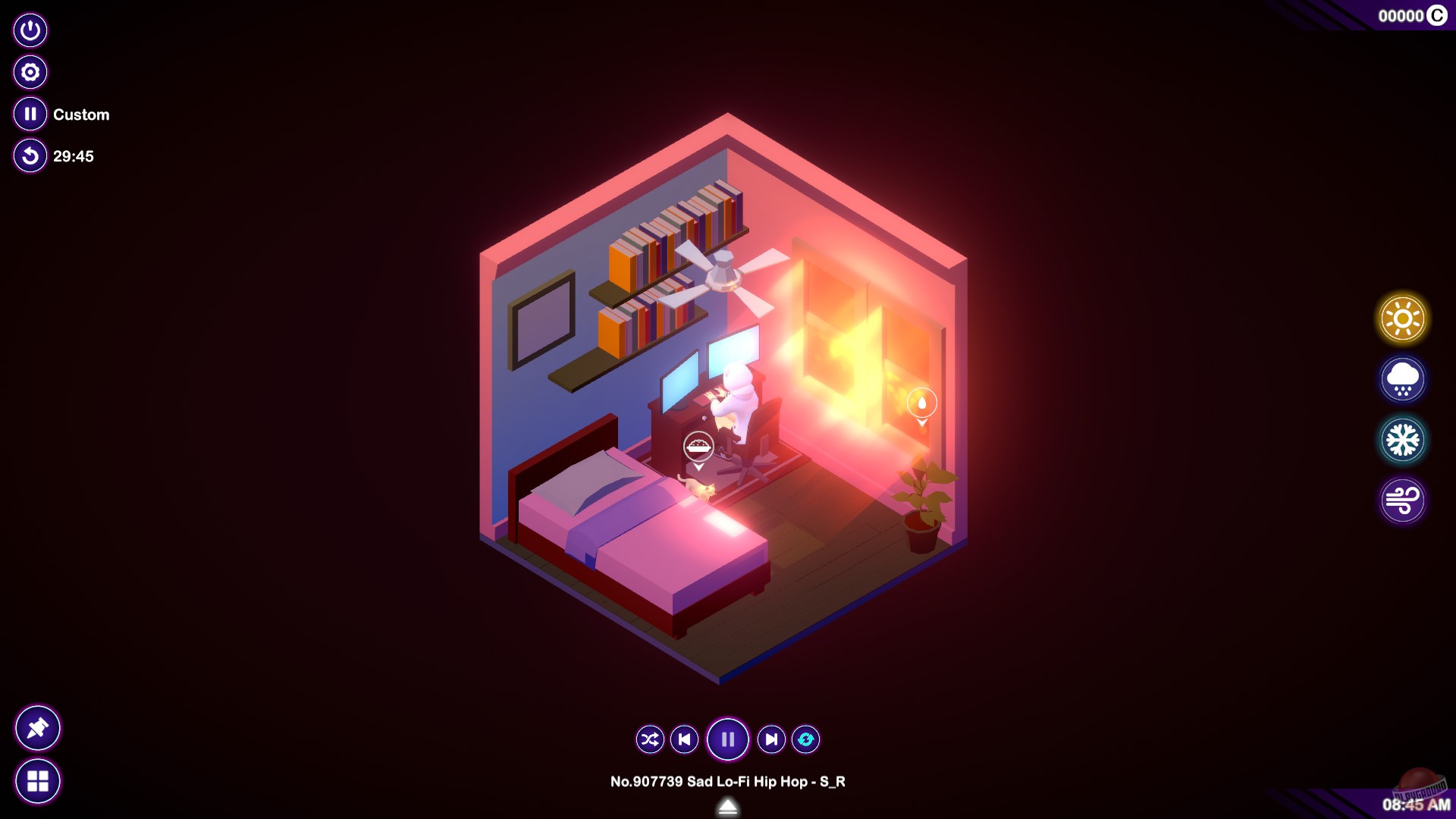Open the food bowl marker in the room
The height and width of the screenshot is (819, 1456).
point(697,444)
